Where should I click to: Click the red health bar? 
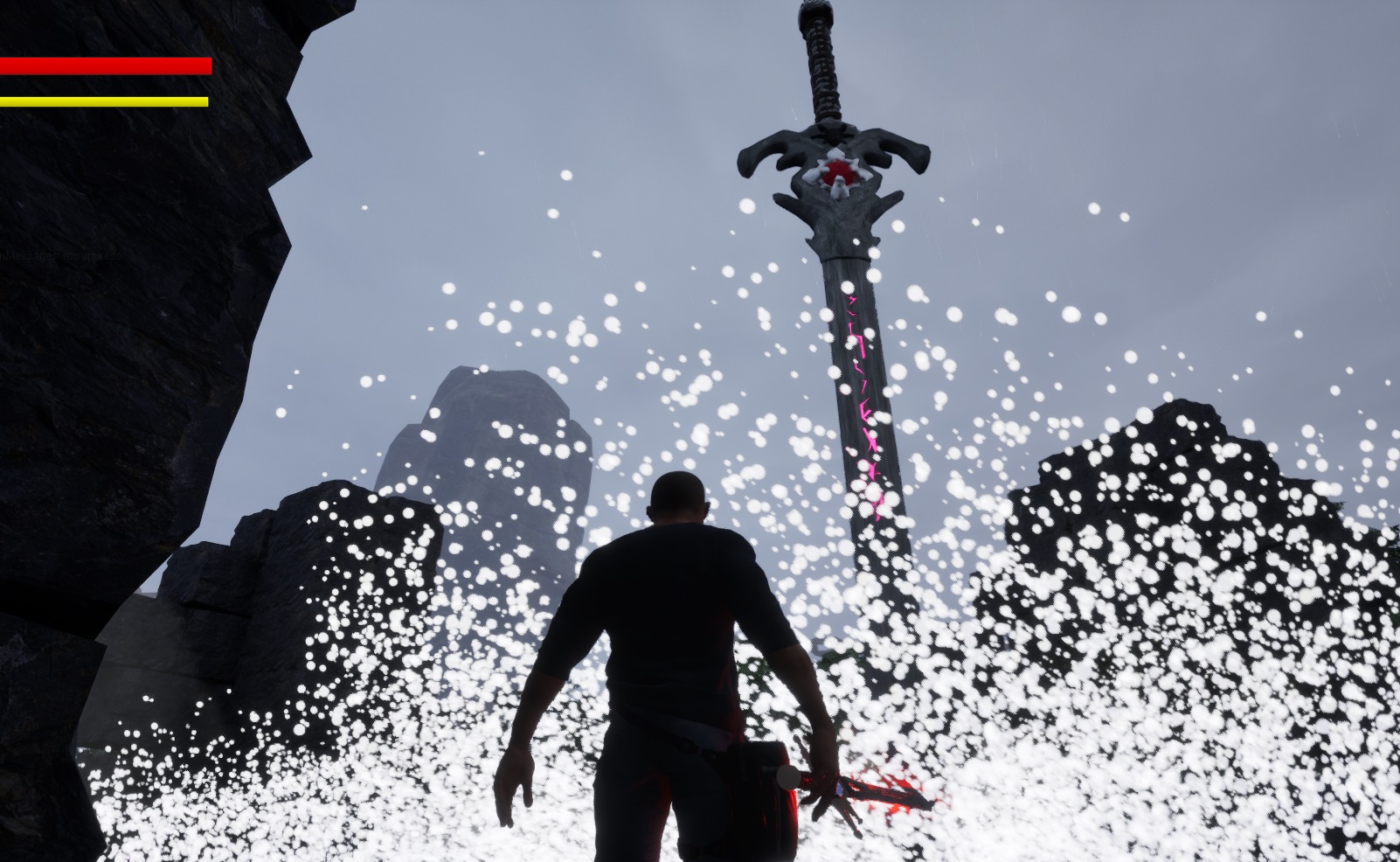pyautogui.click(x=105, y=66)
